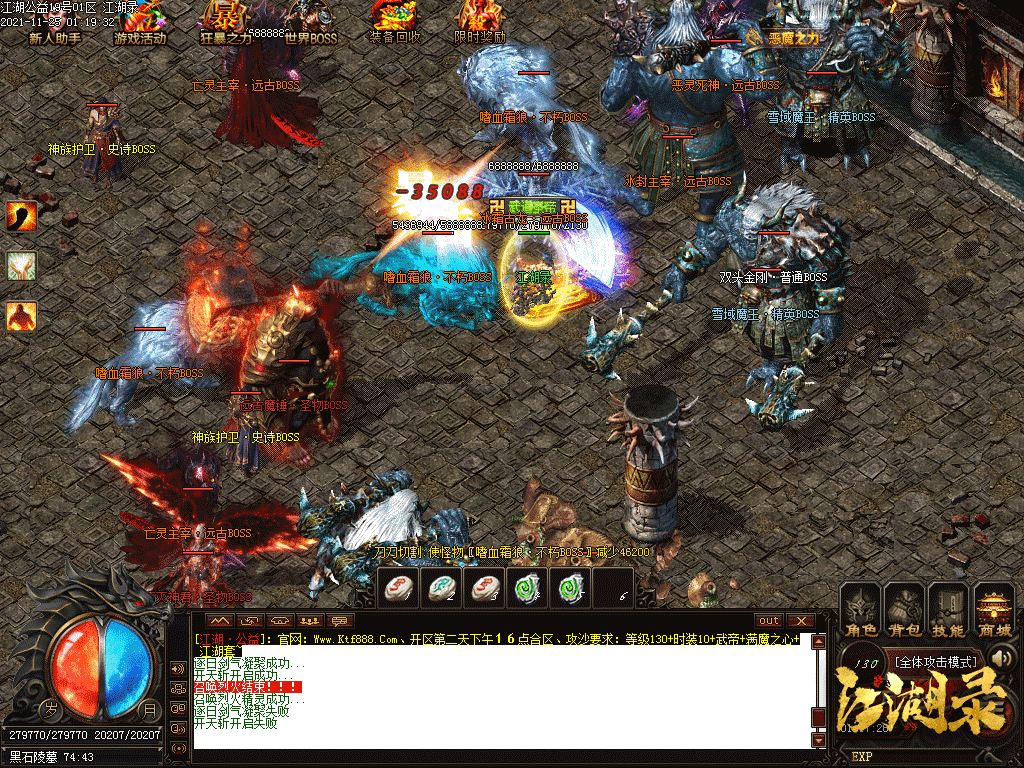This screenshot has width=1024, height=768.
Task: Open the 背包 backpack inventory
Action: point(904,610)
